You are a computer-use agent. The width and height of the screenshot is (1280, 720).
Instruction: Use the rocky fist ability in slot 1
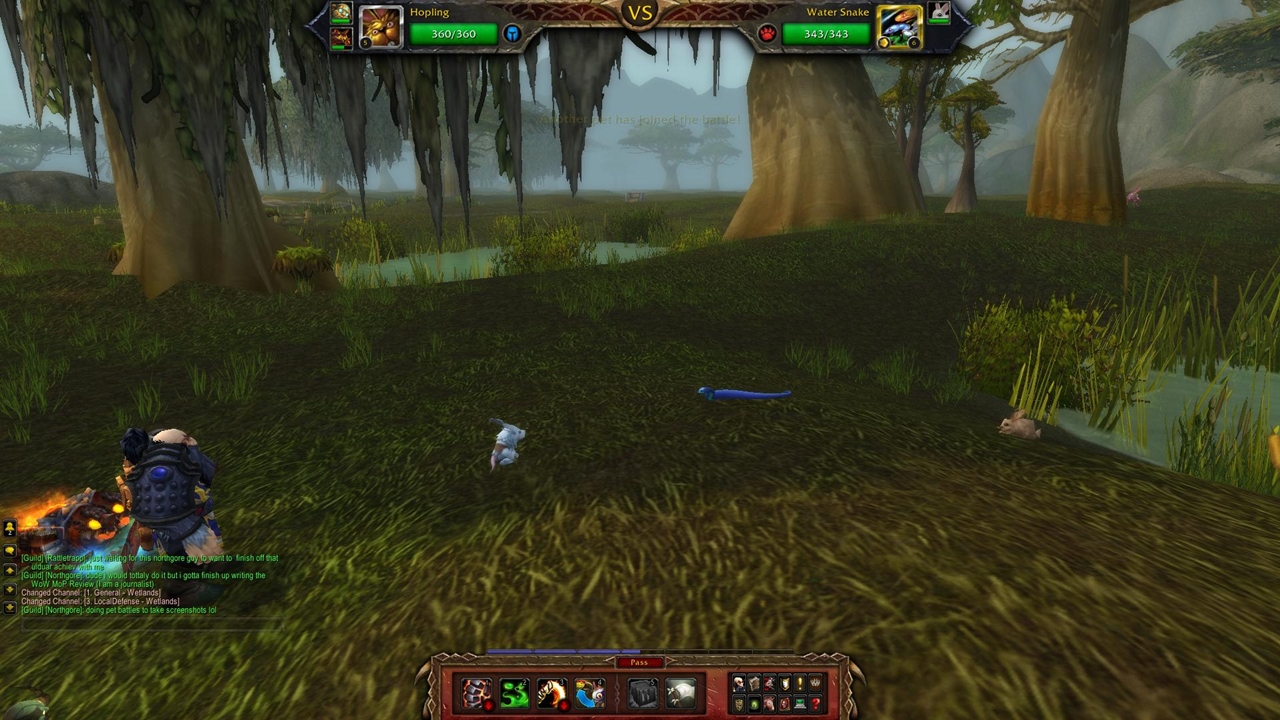click(x=476, y=693)
